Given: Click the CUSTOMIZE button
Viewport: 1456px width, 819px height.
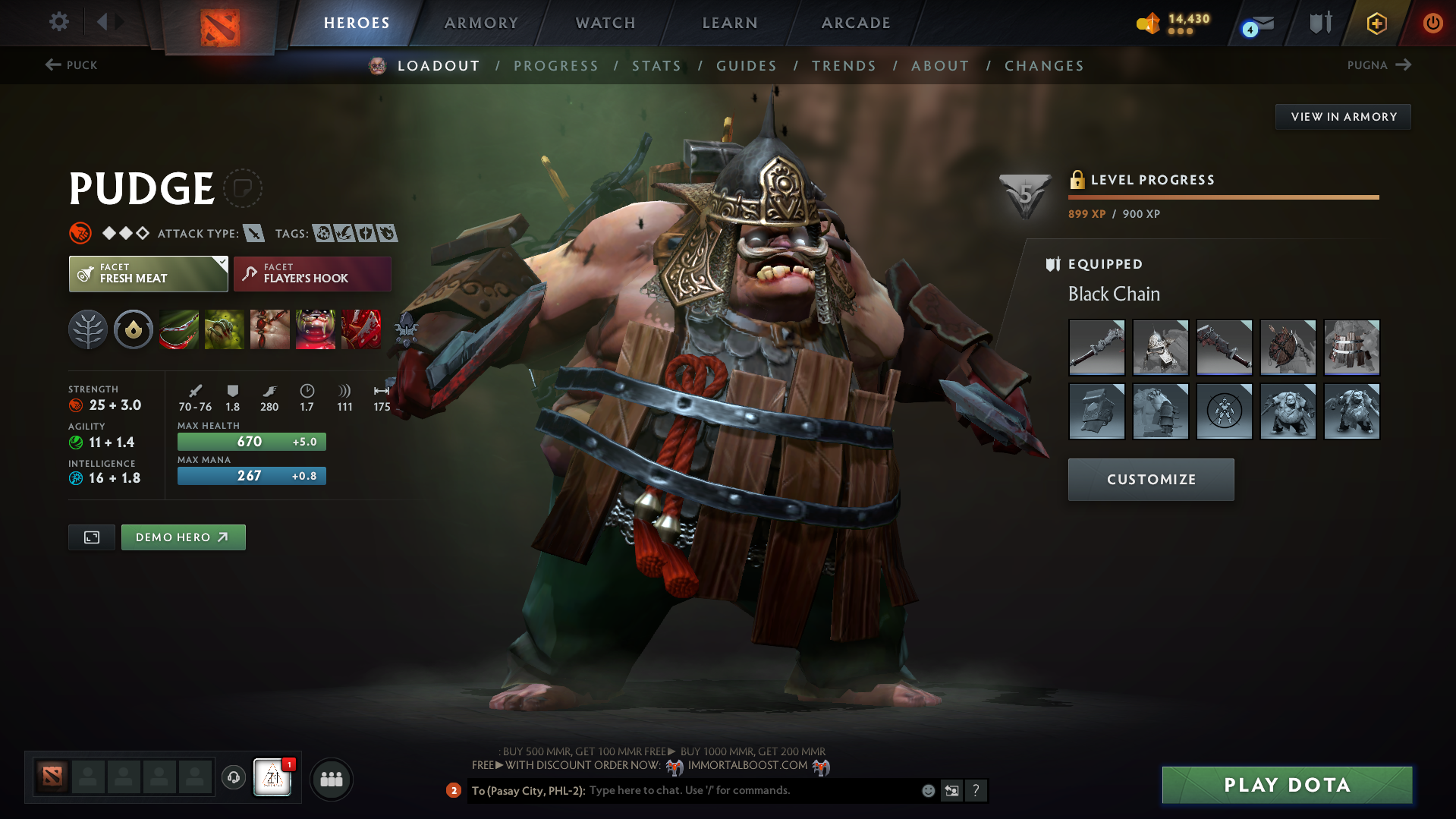Looking at the screenshot, I should click(x=1150, y=479).
